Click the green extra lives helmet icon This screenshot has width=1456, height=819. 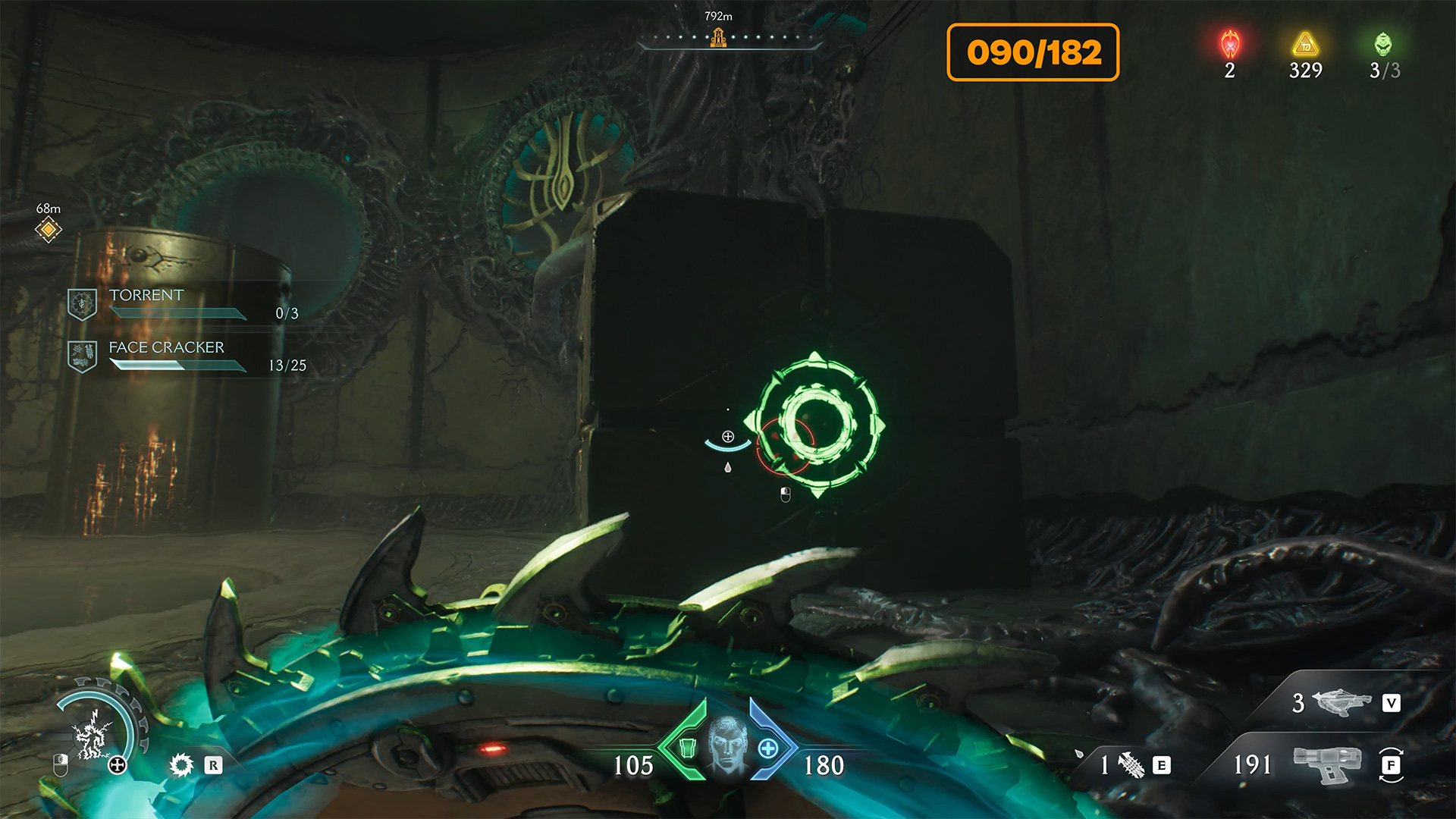1383,45
